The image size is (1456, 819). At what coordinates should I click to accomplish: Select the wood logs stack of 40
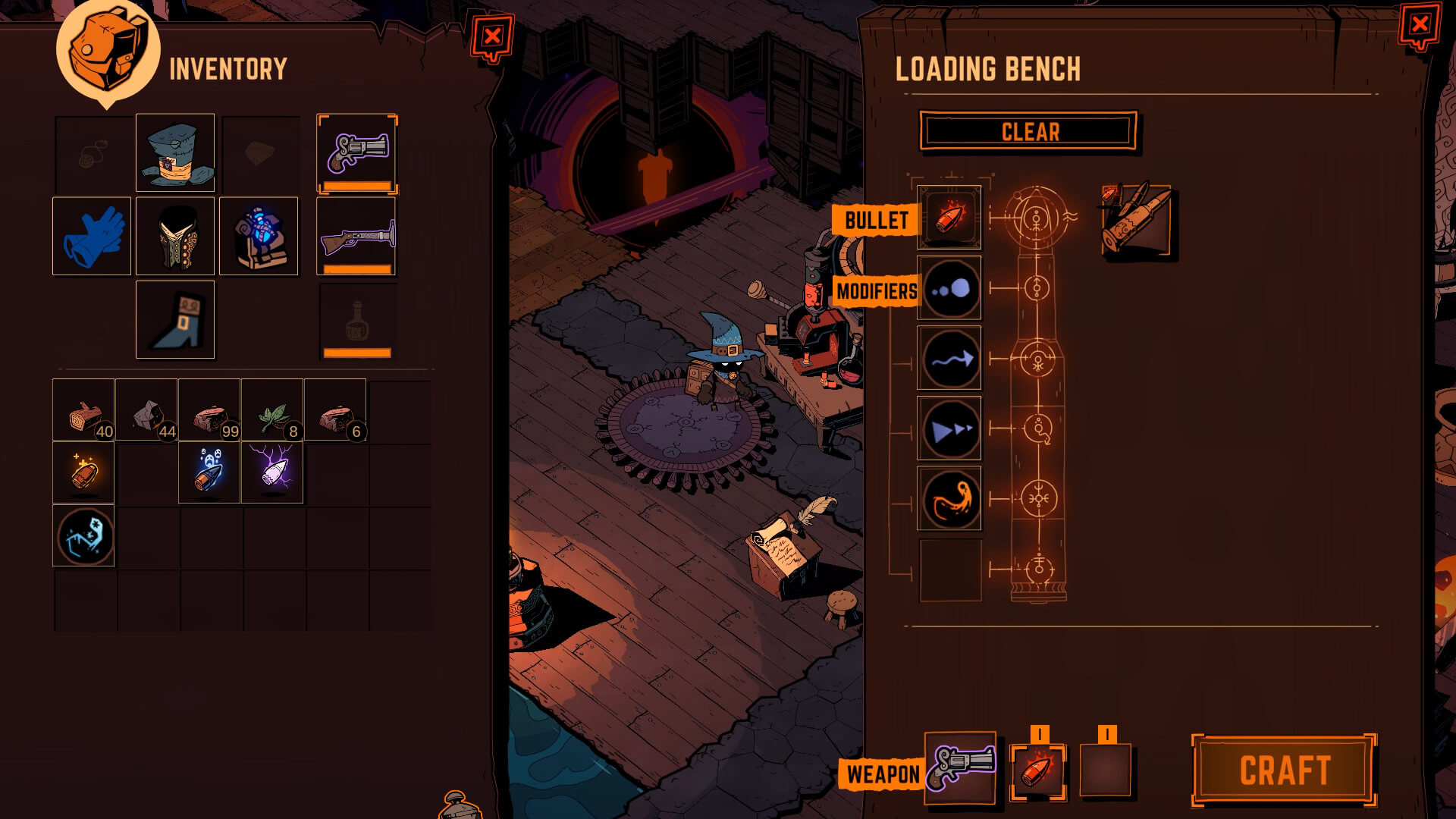(83, 410)
